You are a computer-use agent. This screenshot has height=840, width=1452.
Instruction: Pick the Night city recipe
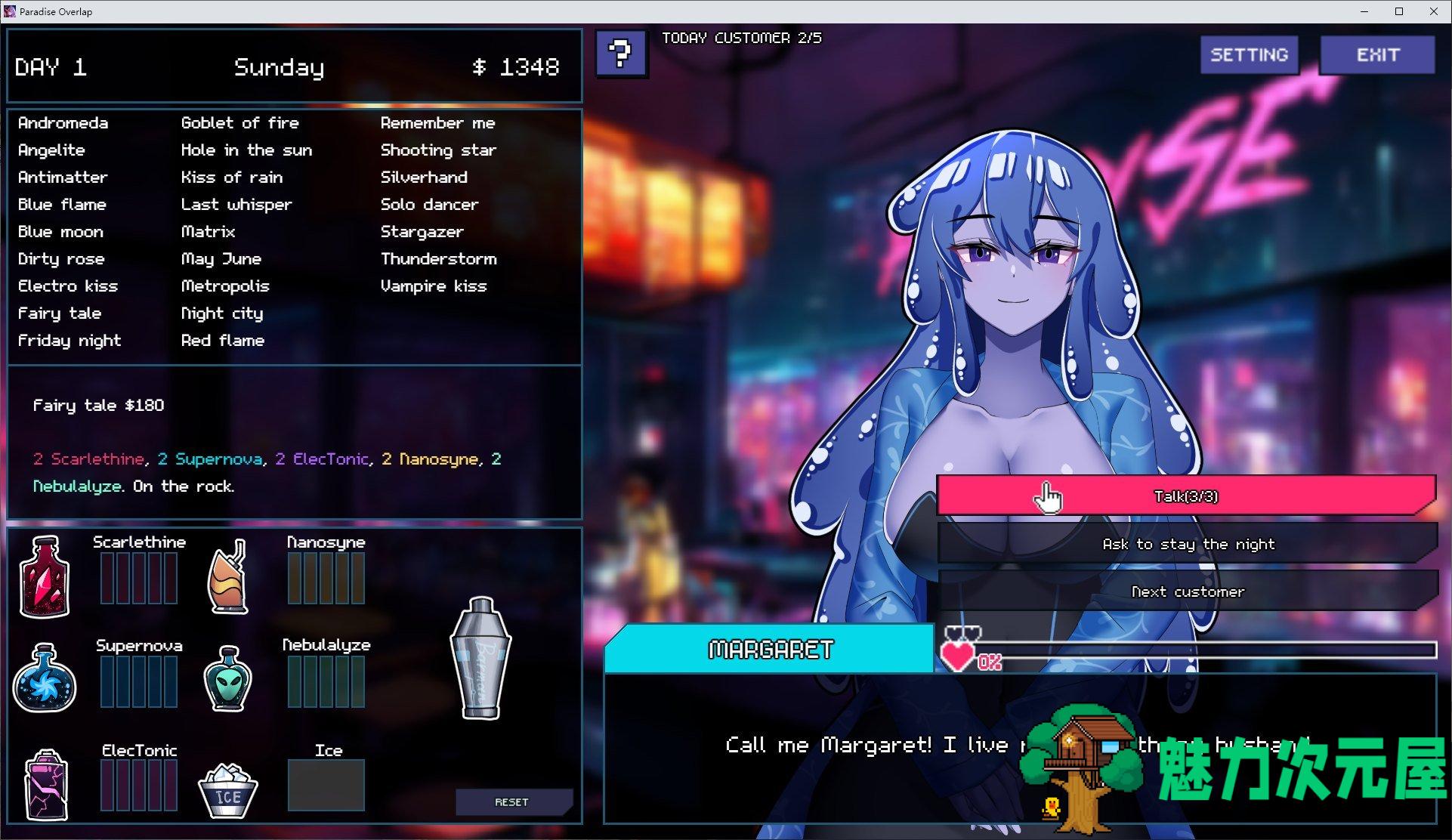coord(222,313)
